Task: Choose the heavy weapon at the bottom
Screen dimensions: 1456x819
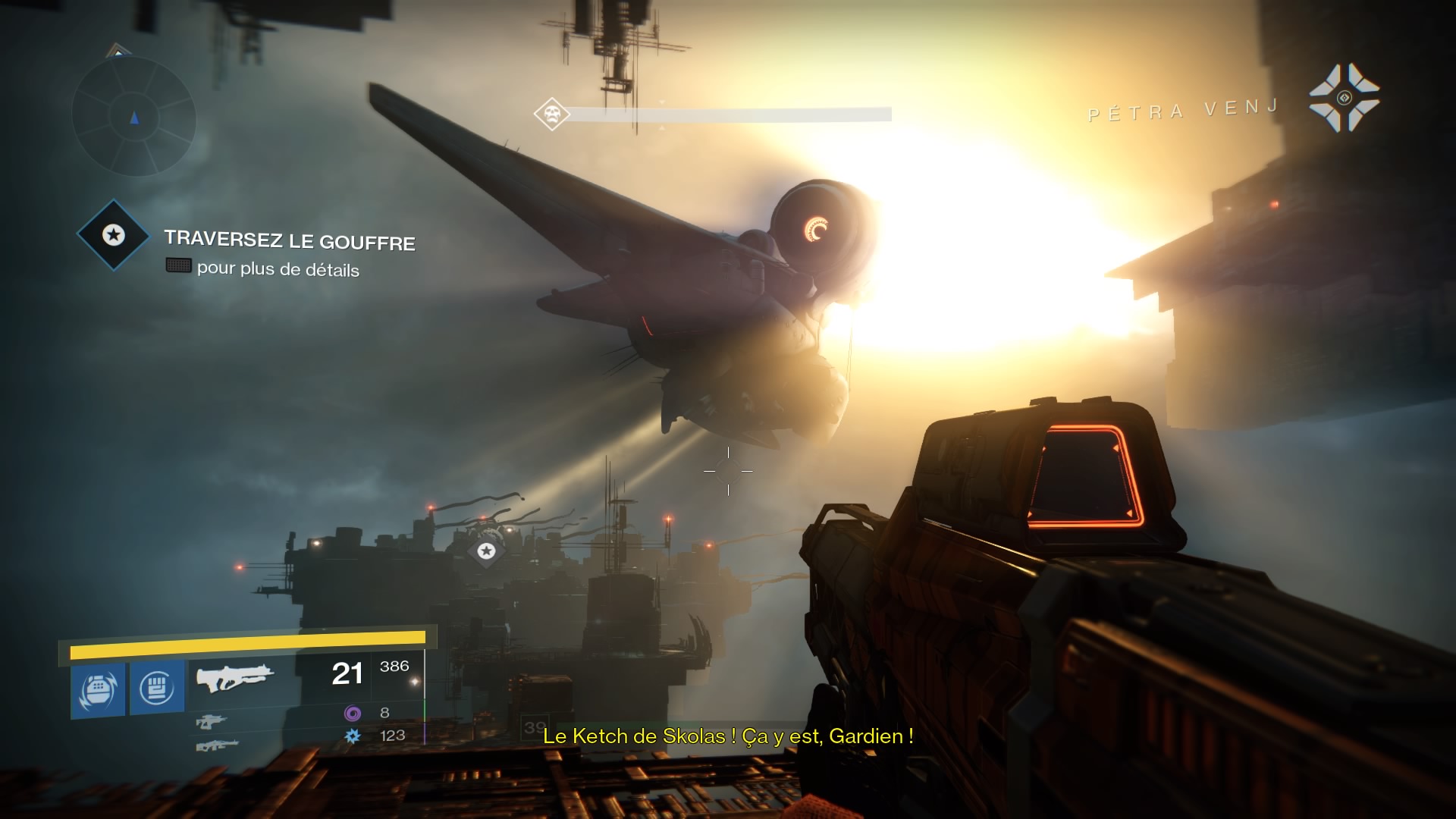Action: pos(217,745)
